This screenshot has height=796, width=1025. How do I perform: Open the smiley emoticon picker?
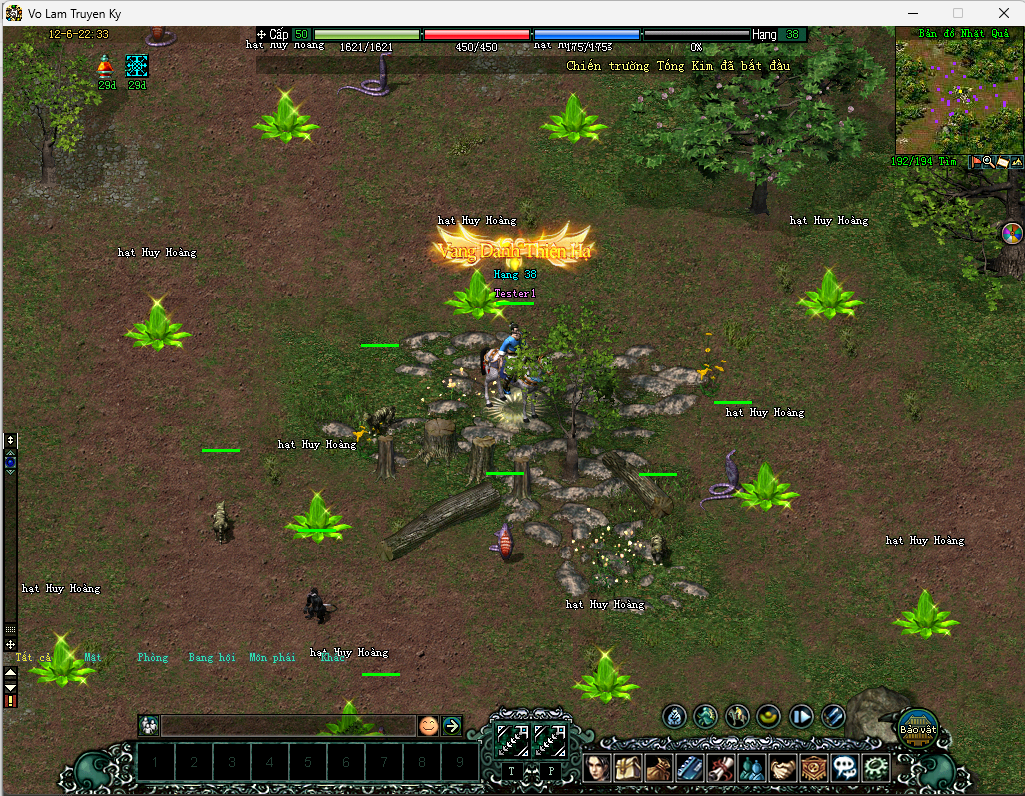(428, 726)
